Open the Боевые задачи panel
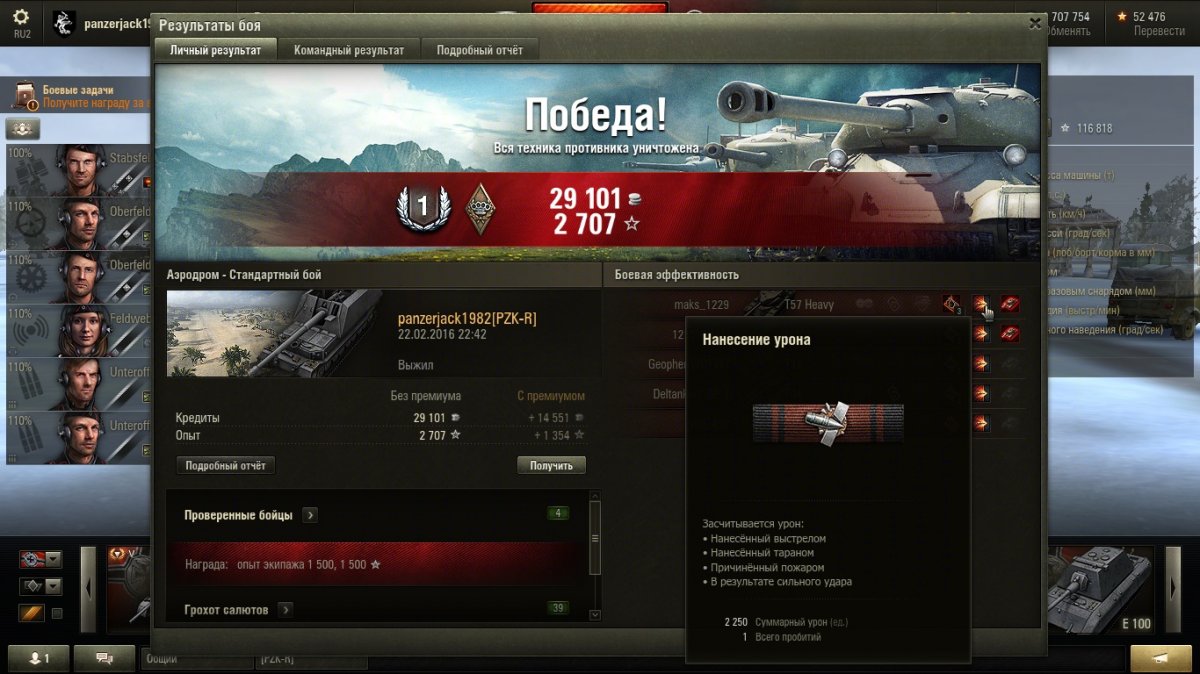This screenshot has width=1200, height=674. [78, 96]
